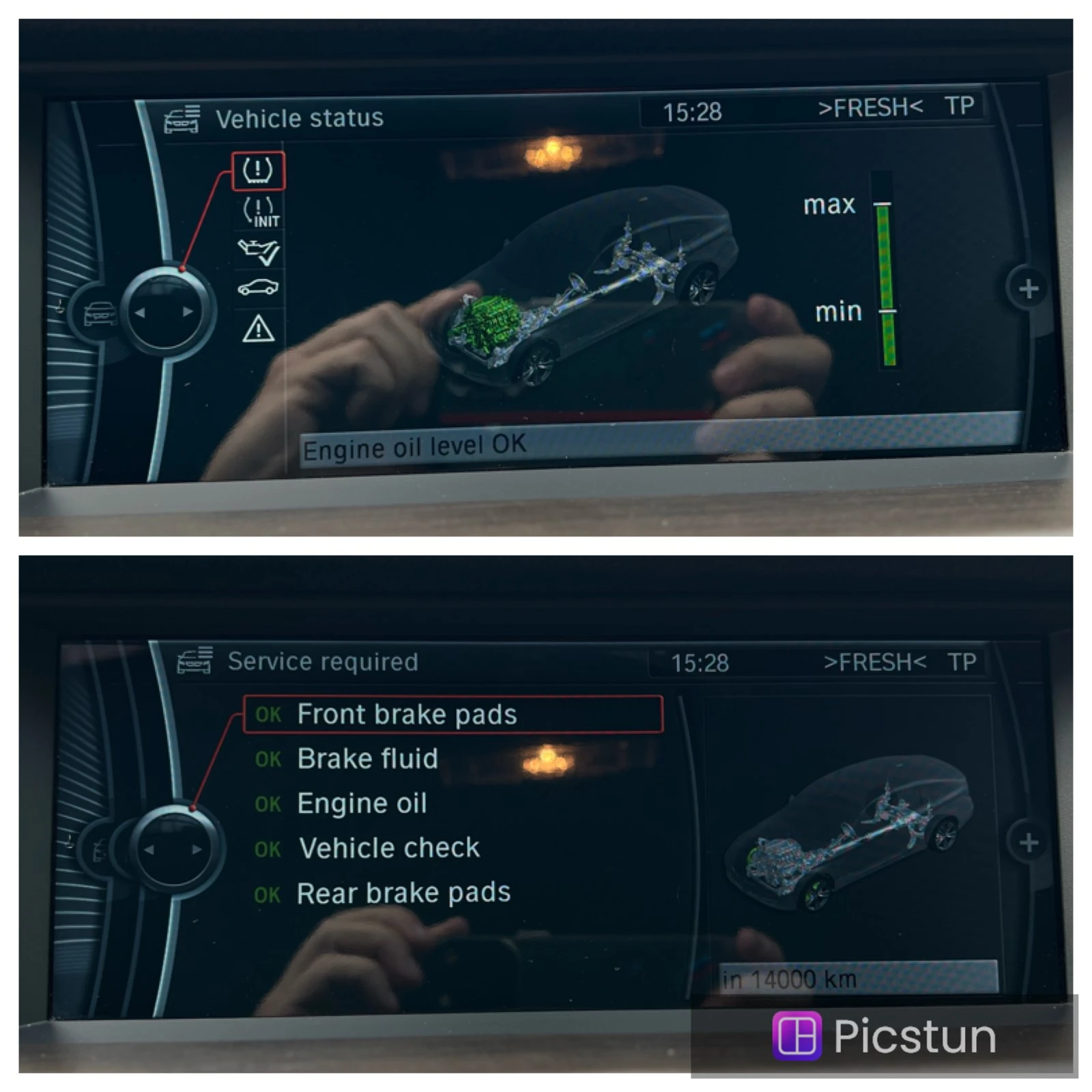Select the Vehicle check row

pos(389,848)
